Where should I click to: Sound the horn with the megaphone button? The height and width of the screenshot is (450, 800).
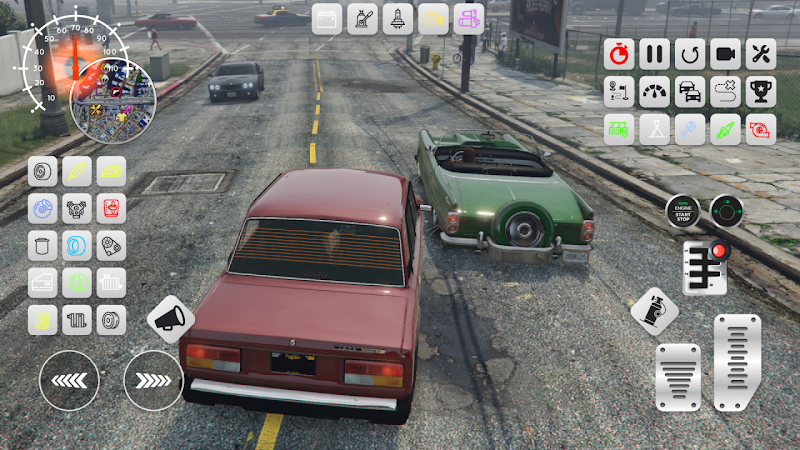tap(170, 319)
